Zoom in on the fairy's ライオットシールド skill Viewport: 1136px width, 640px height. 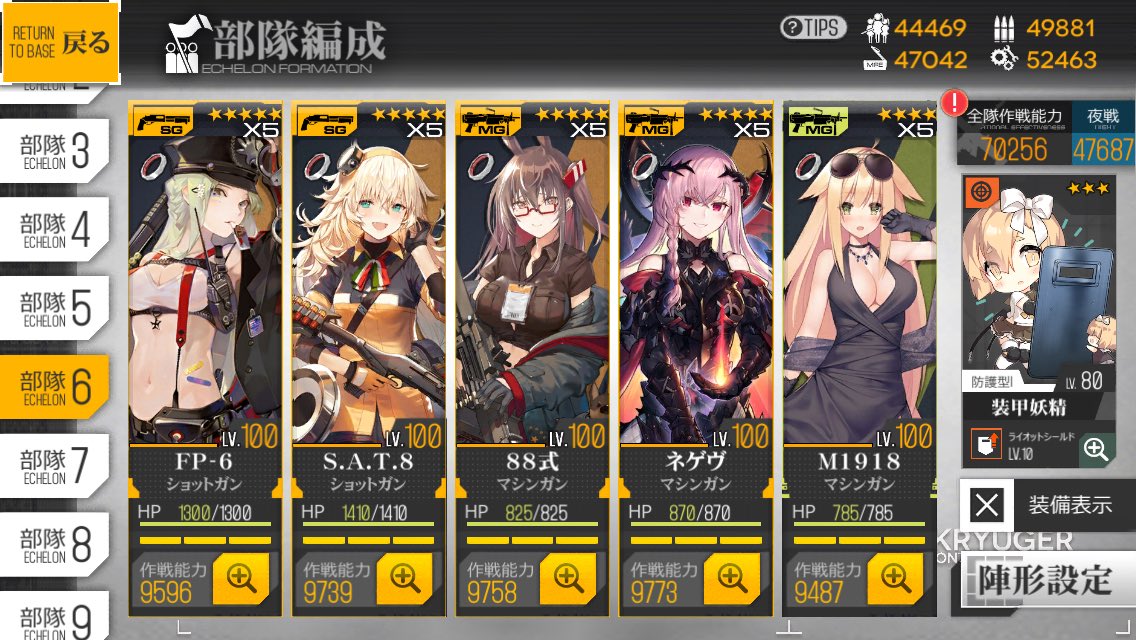coord(1096,448)
